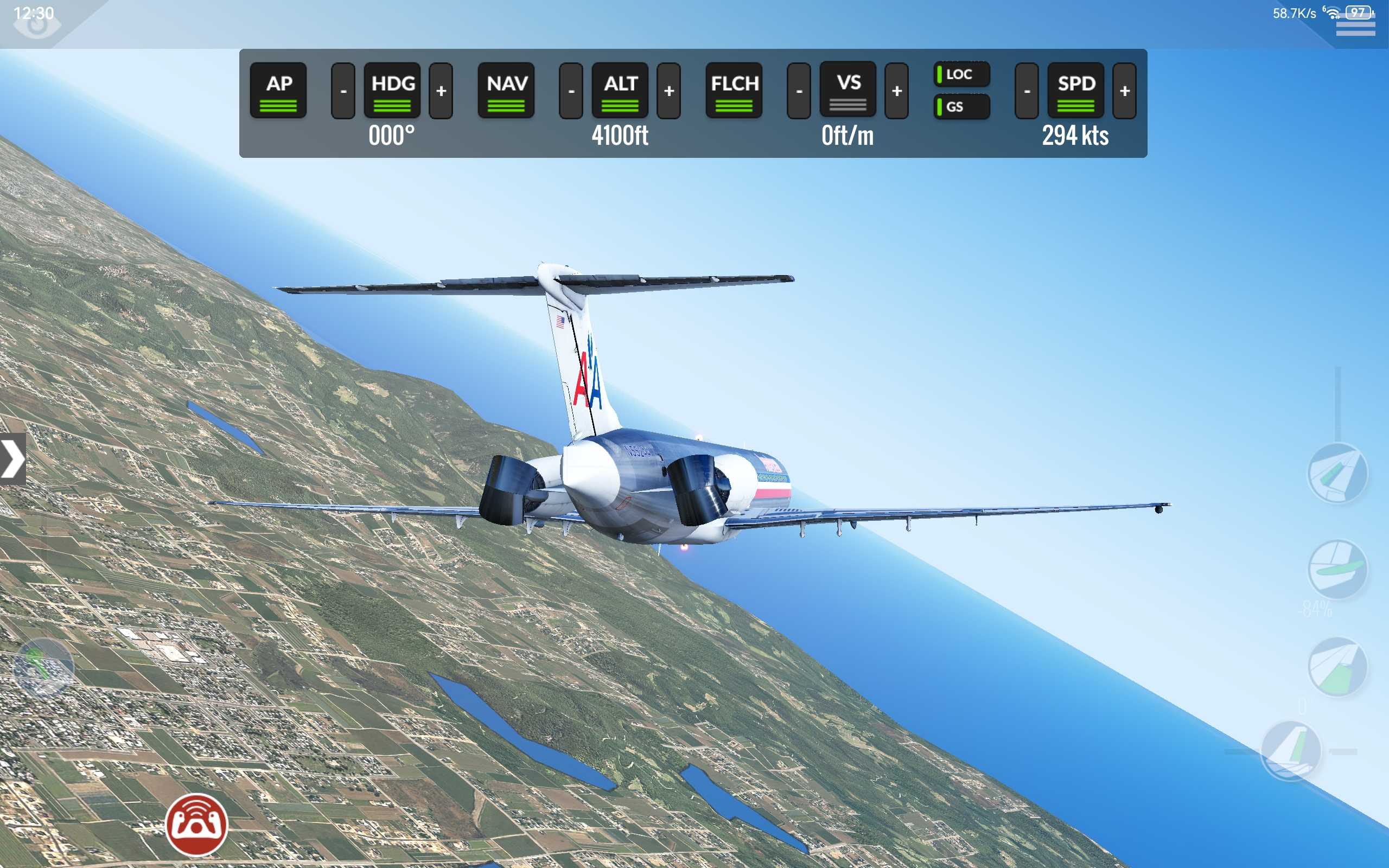Change camera view with the eye icon
The height and width of the screenshot is (868, 1389).
(36, 24)
